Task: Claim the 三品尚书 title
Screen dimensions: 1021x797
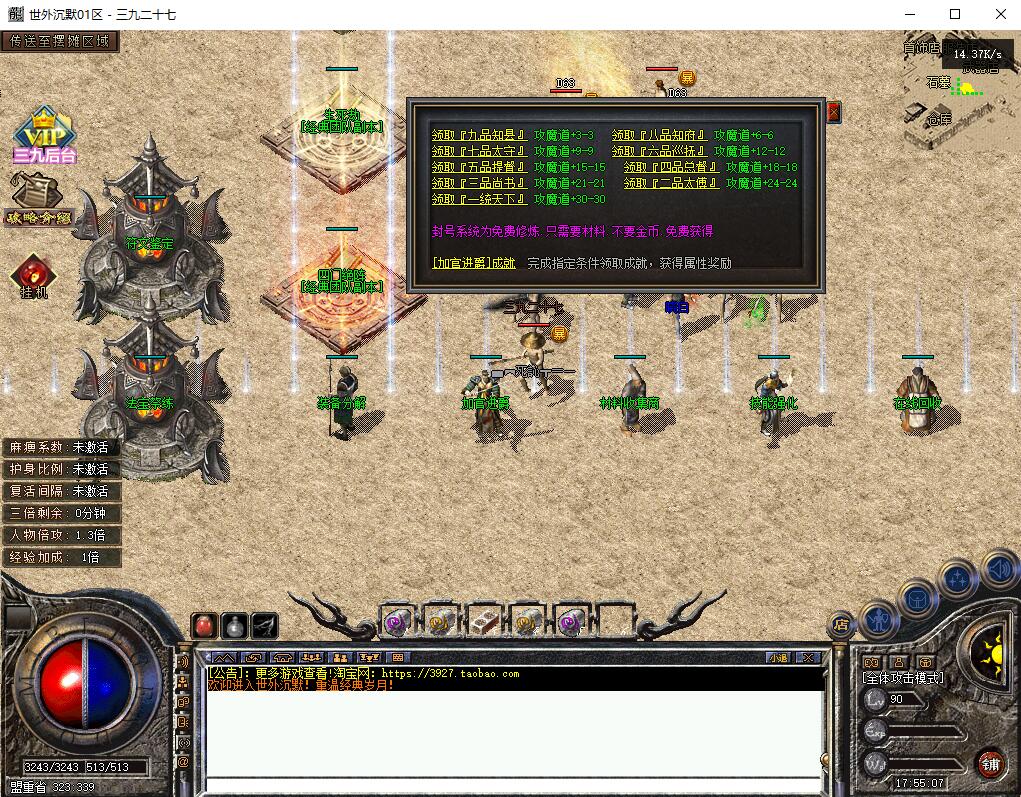Action: tap(479, 184)
